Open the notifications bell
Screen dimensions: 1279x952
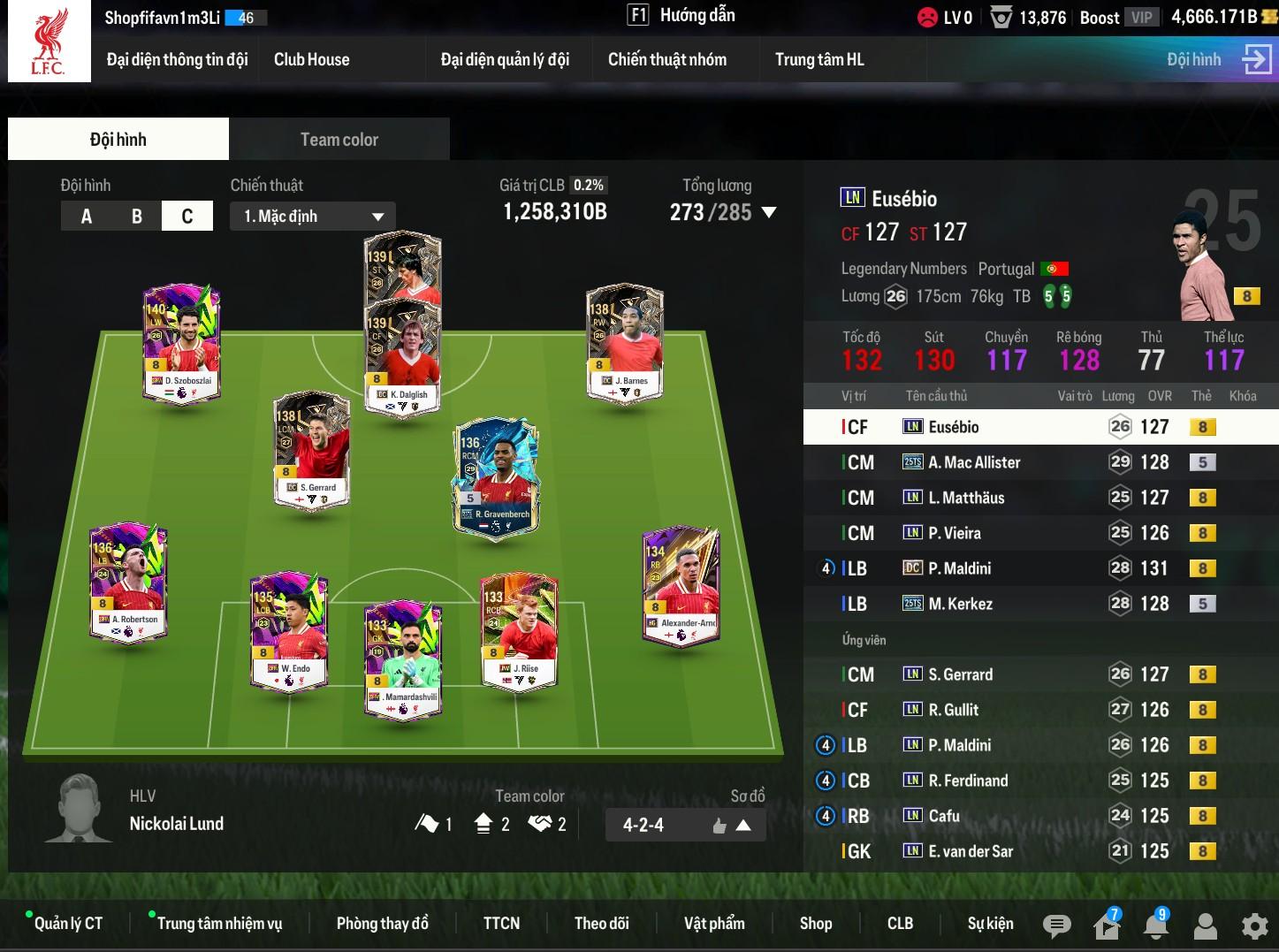click(1155, 925)
